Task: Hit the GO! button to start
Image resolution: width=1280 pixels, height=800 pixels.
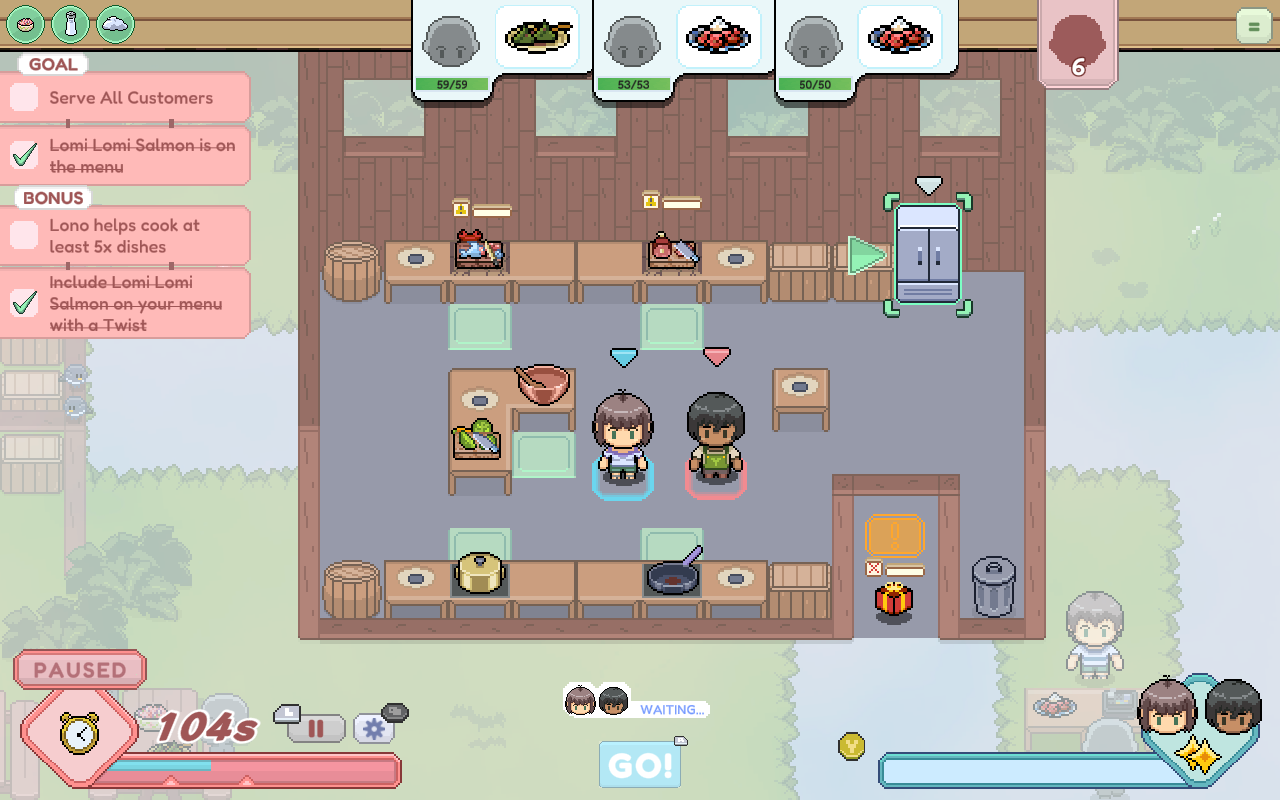Action: point(640,765)
